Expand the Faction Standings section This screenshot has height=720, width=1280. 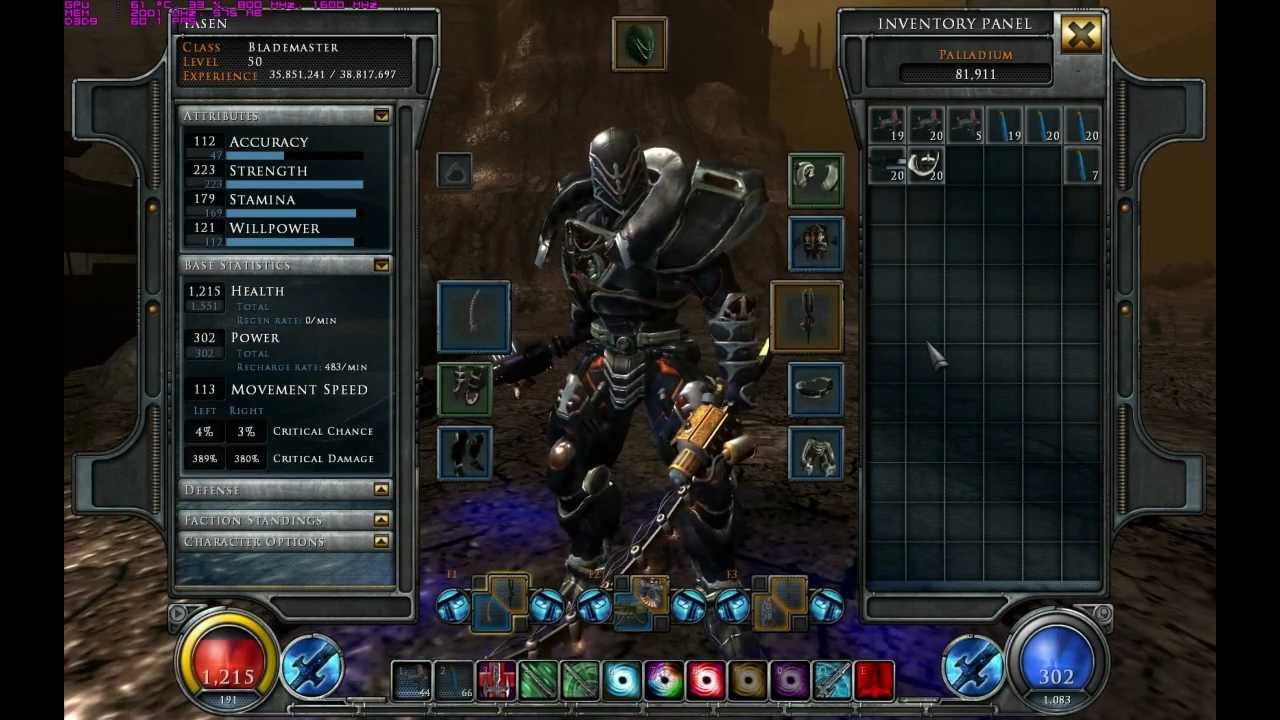[381, 520]
